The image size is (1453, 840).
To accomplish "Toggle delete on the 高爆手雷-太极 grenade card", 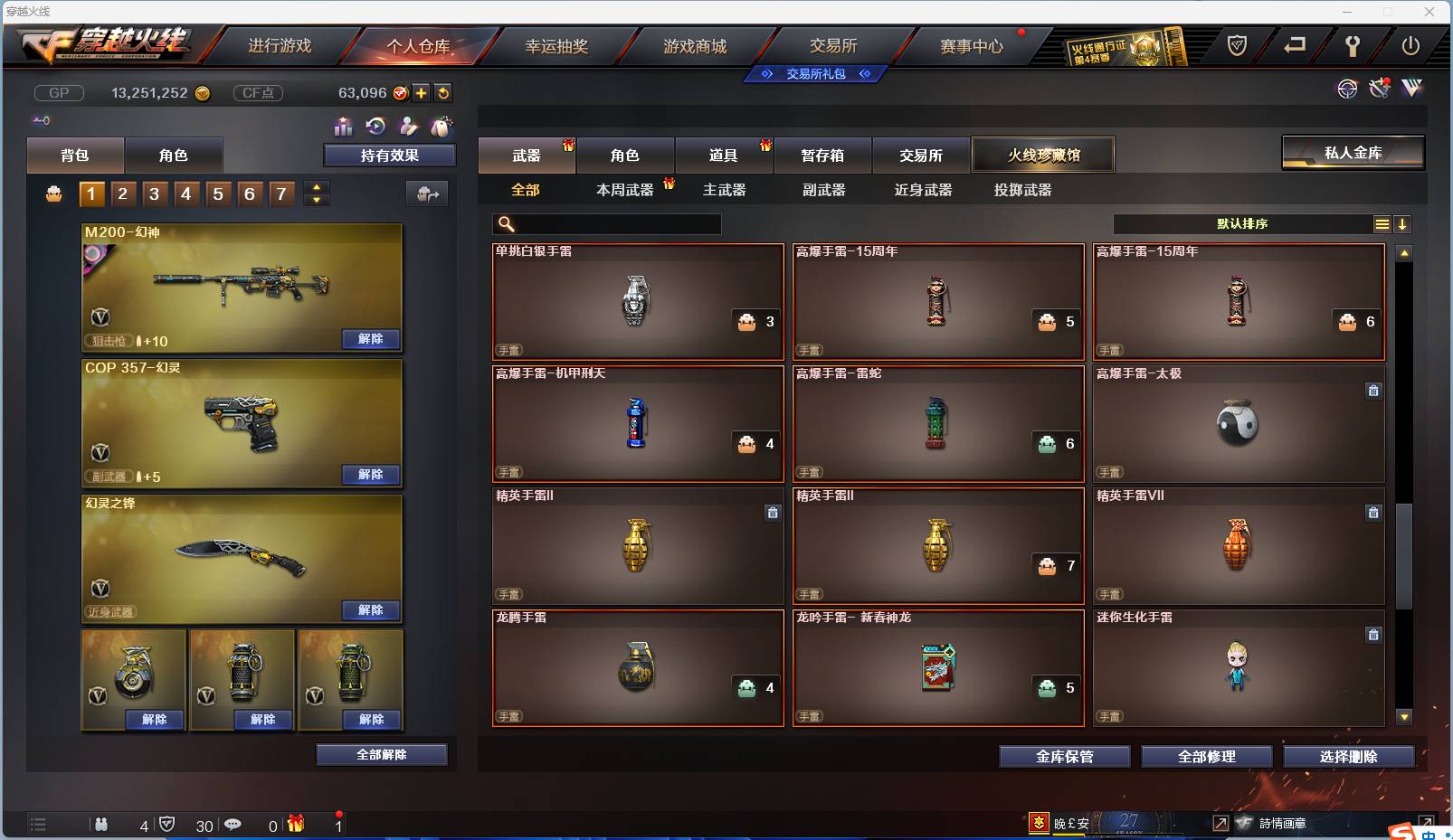I will (x=1374, y=391).
